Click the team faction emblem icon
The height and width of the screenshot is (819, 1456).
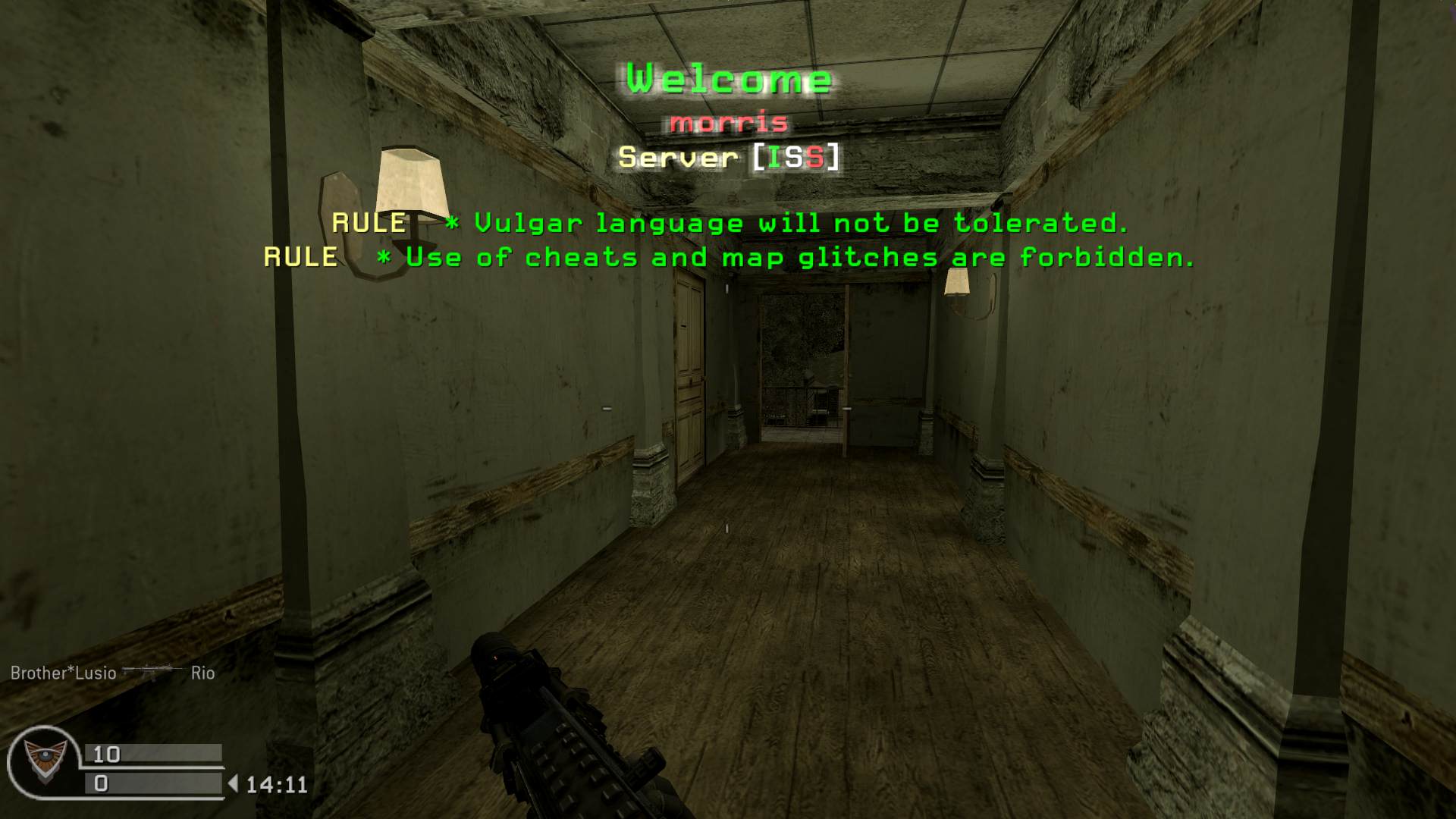pyautogui.click(x=44, y=761)
